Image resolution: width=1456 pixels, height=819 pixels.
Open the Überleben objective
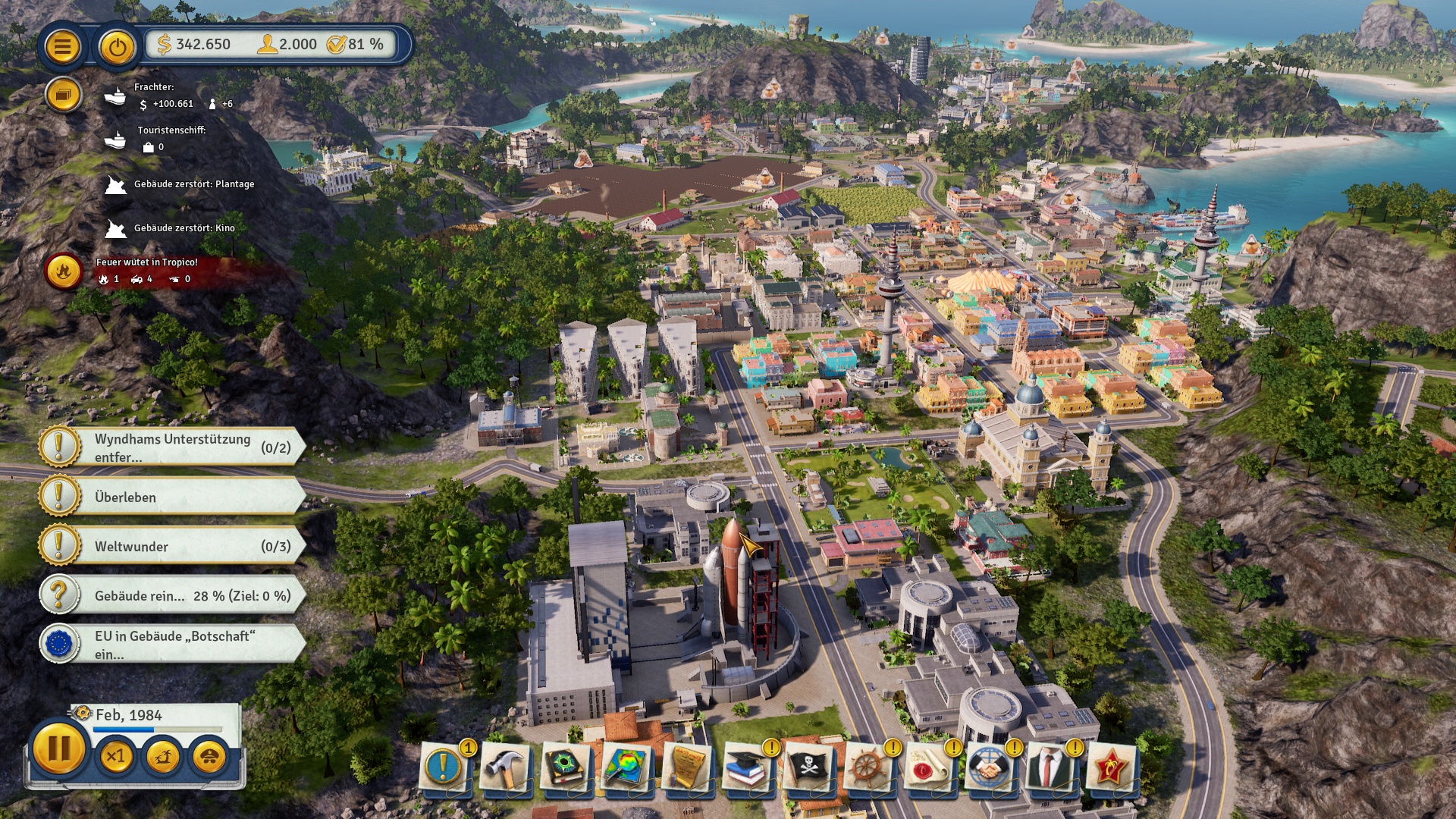tap(173, 497)
